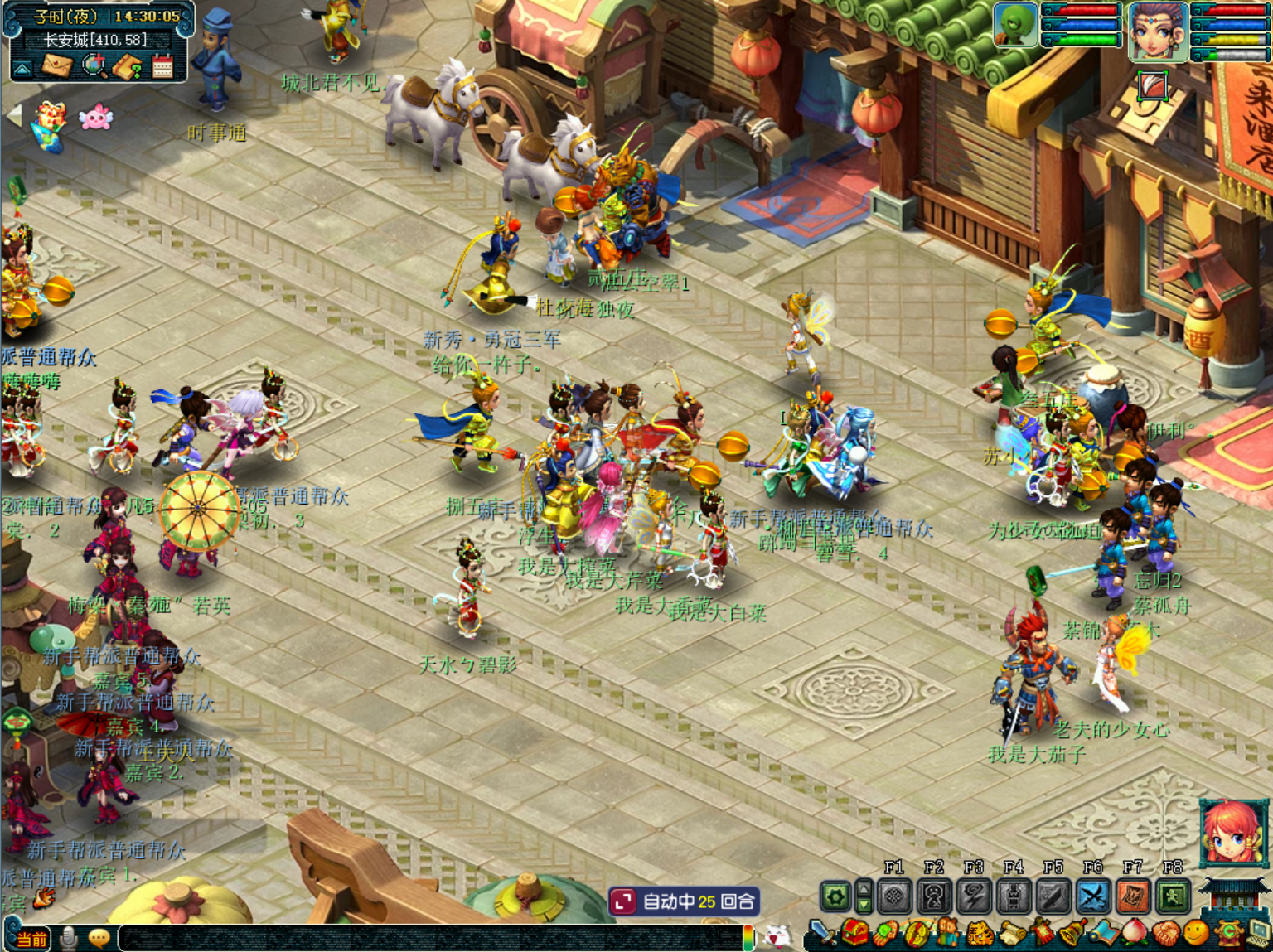Collapse the location panel with the up arrow
Screen dimensions: 1273x952
pos(22,68)
